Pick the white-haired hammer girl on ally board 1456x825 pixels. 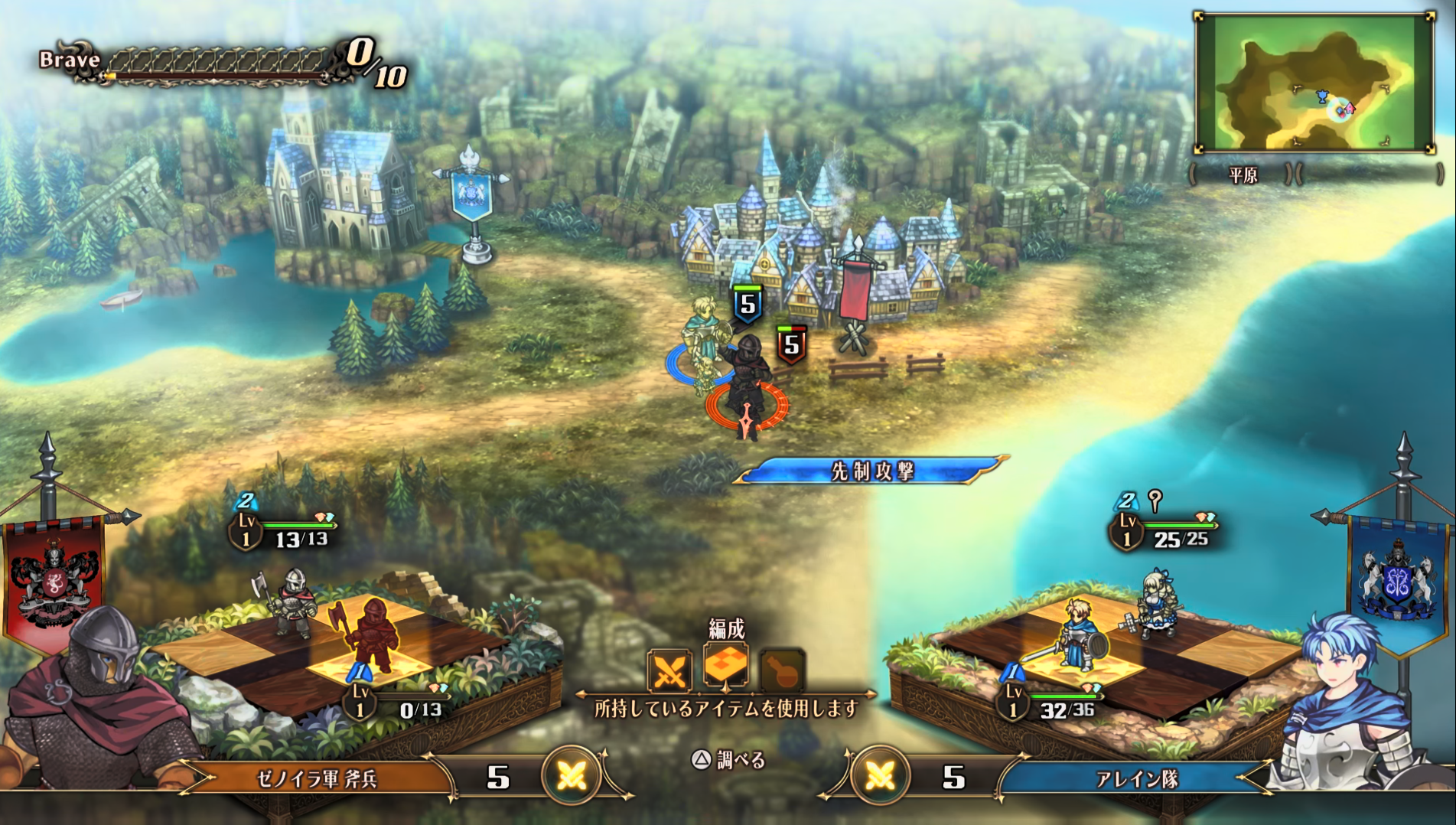pyautogui.click(x=1153, y=603)
